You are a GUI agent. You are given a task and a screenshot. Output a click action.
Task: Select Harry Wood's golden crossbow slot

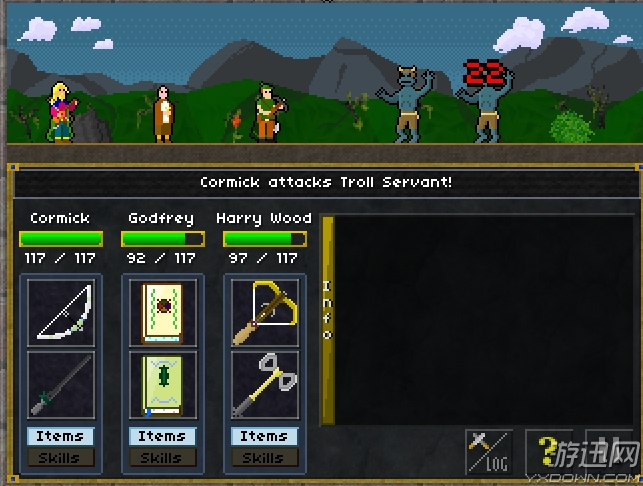coord(264,313)
